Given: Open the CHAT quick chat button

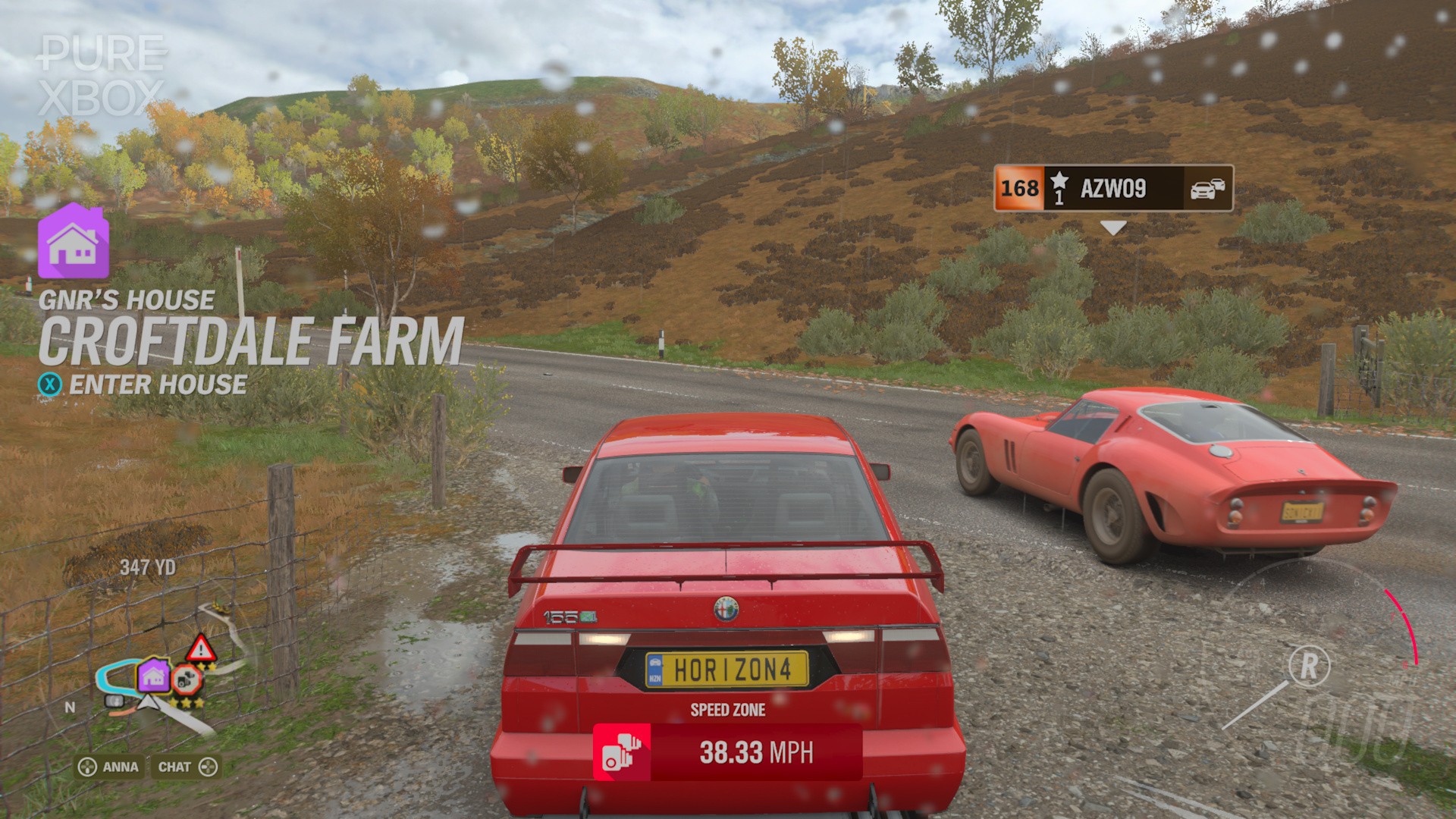Looking at the screenshot, I should (187, 767).
